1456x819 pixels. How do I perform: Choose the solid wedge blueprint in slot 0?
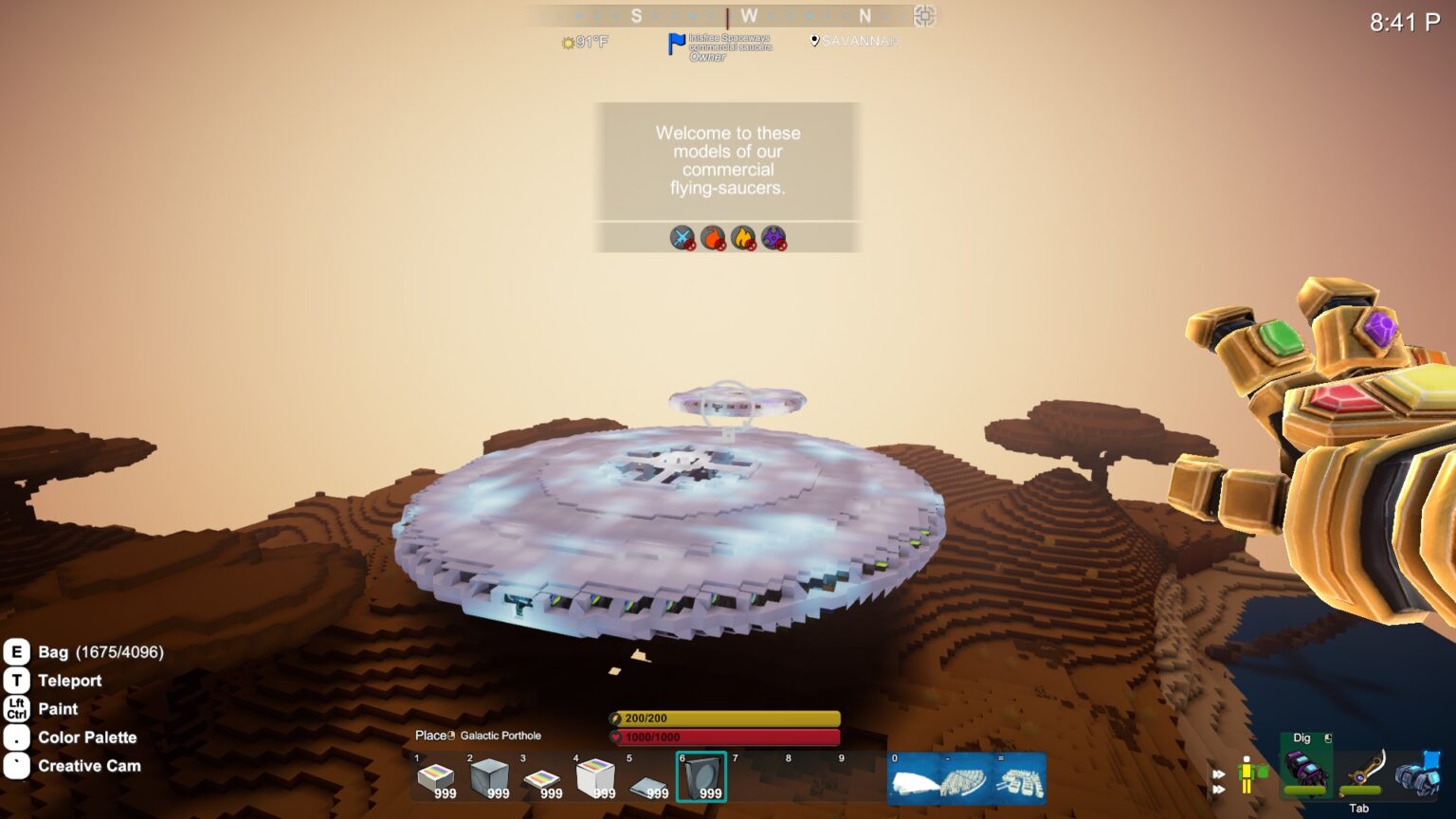[x=914, y=779]
